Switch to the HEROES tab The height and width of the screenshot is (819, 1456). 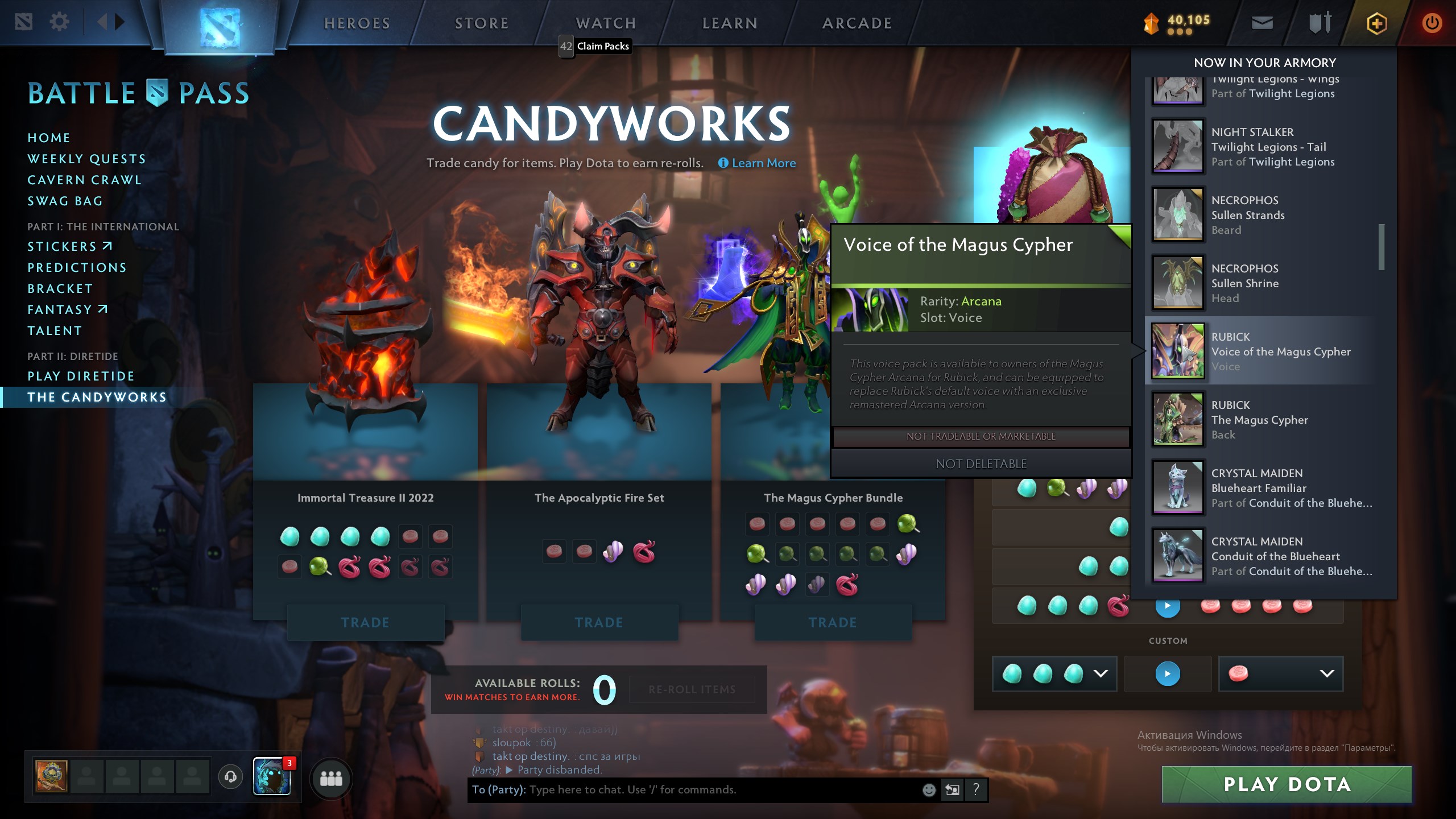click(357, 23)
